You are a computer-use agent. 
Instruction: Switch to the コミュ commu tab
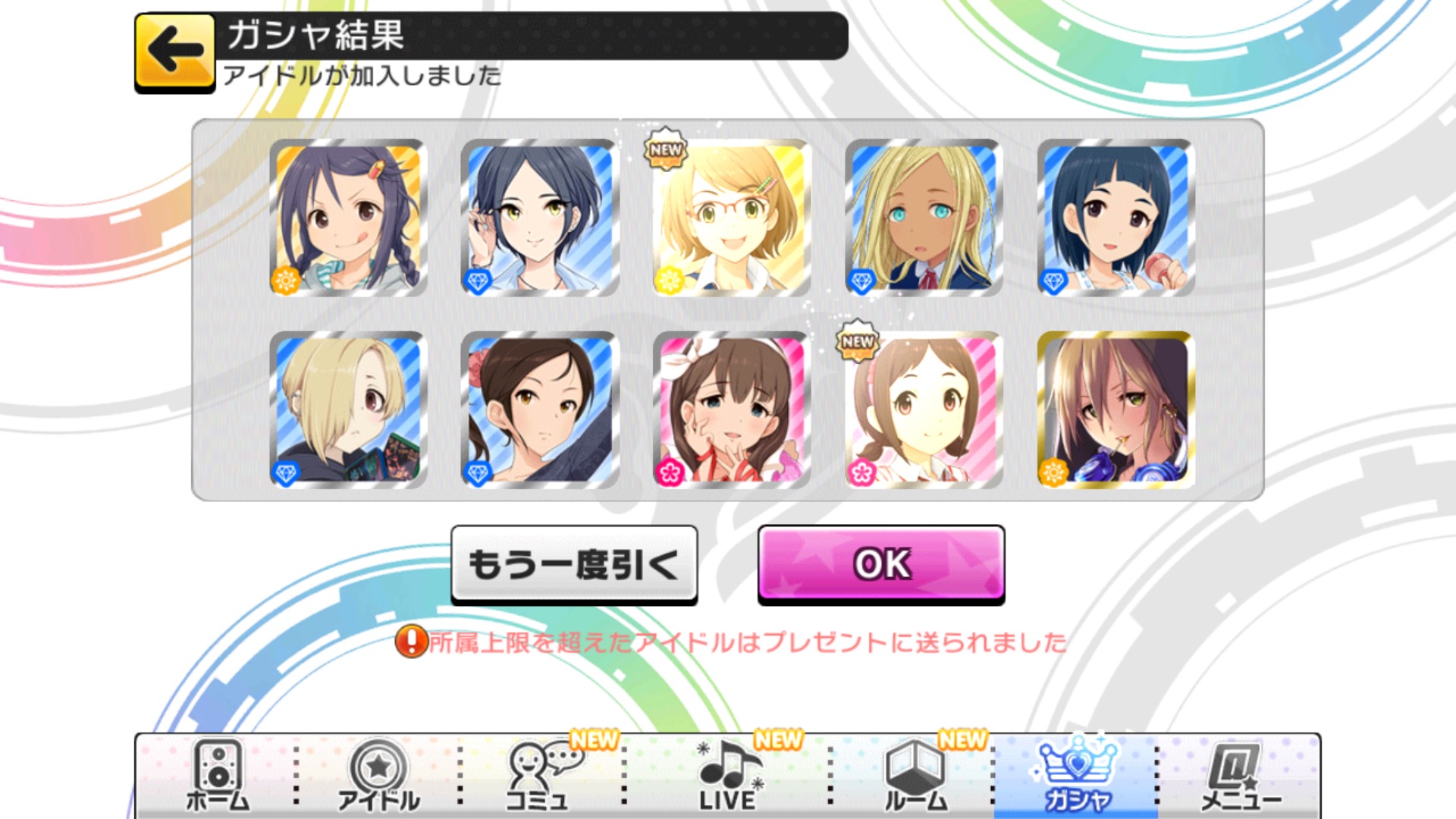tap(538, 775)
